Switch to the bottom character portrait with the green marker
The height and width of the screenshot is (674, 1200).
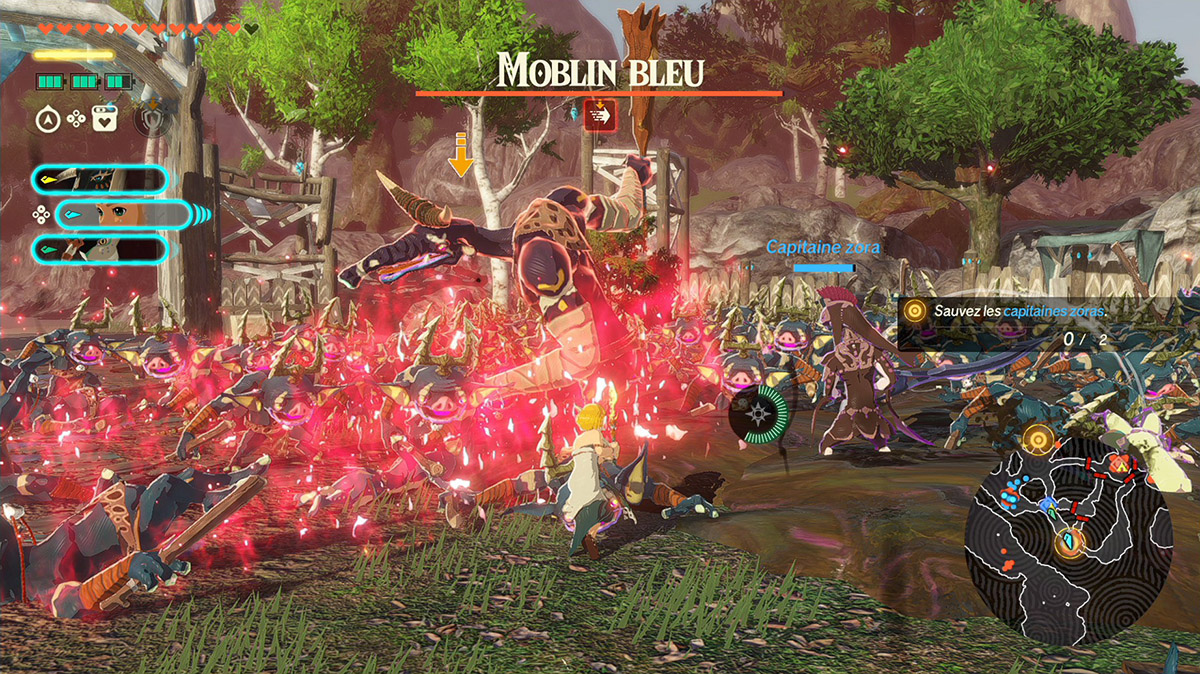99,249
